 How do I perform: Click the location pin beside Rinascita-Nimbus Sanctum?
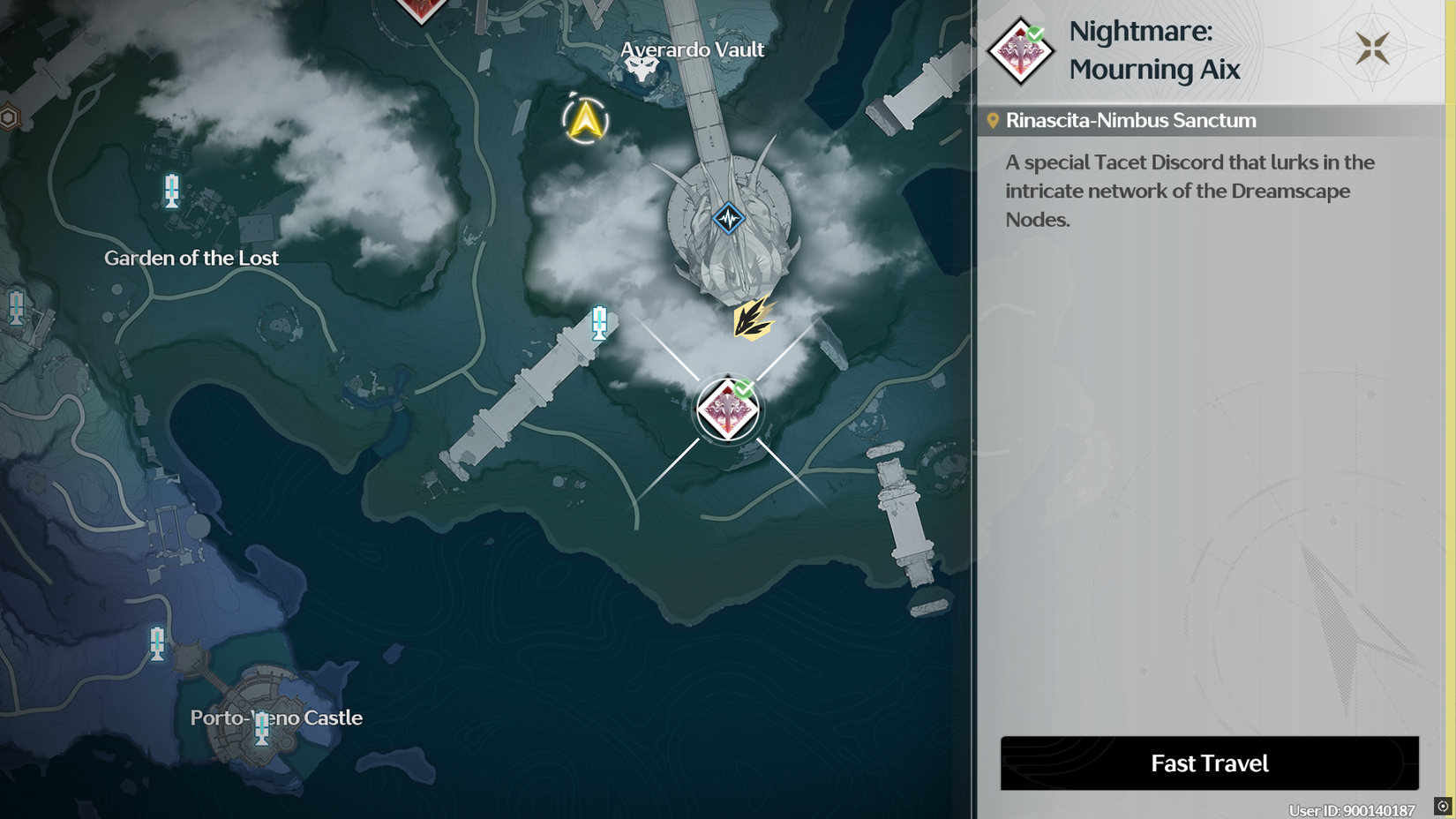992,120
